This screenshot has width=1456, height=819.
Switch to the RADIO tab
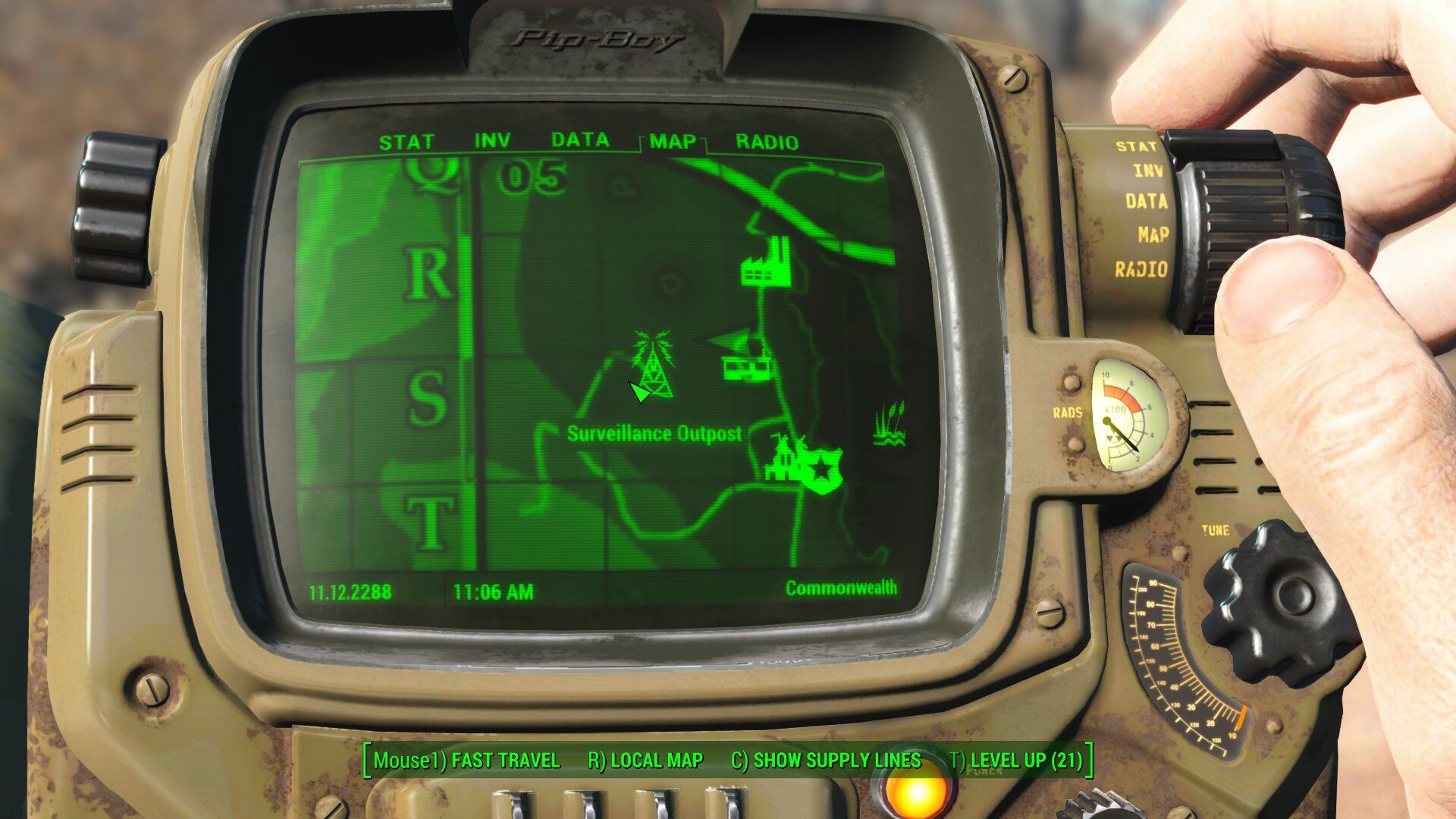767,143
